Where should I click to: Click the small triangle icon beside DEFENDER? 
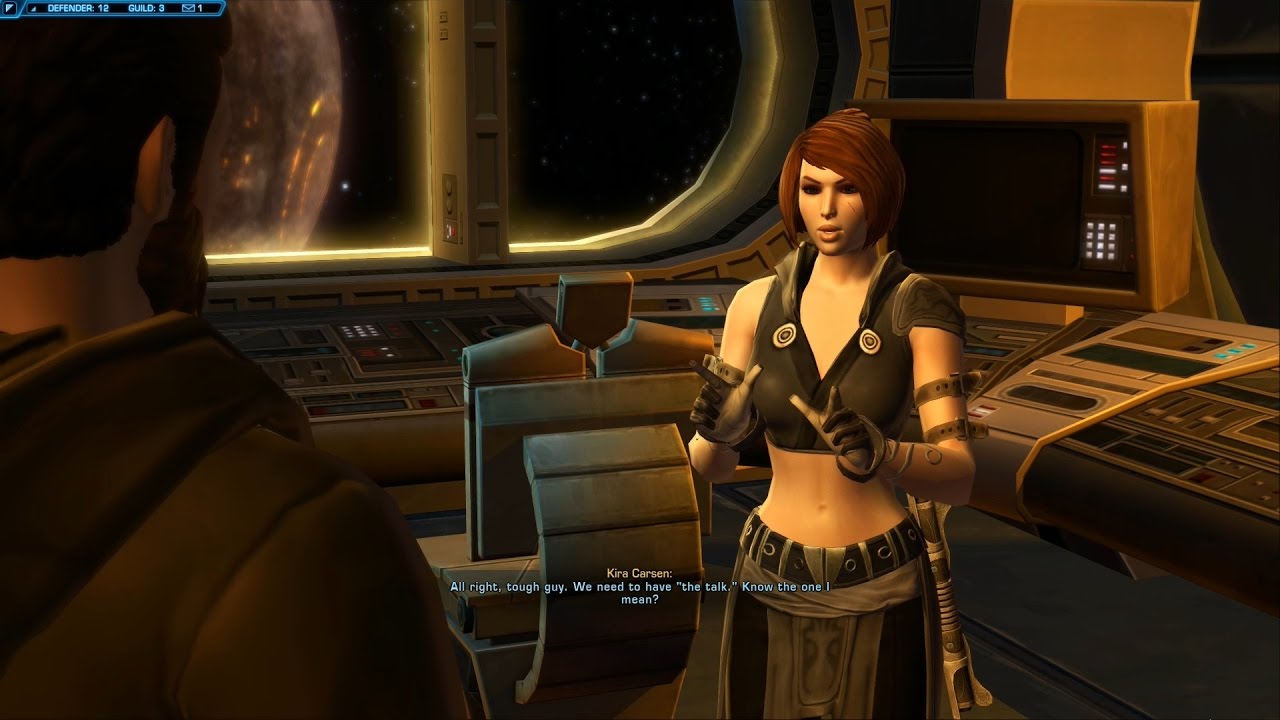pyautogui.click(x=33, y=8)
